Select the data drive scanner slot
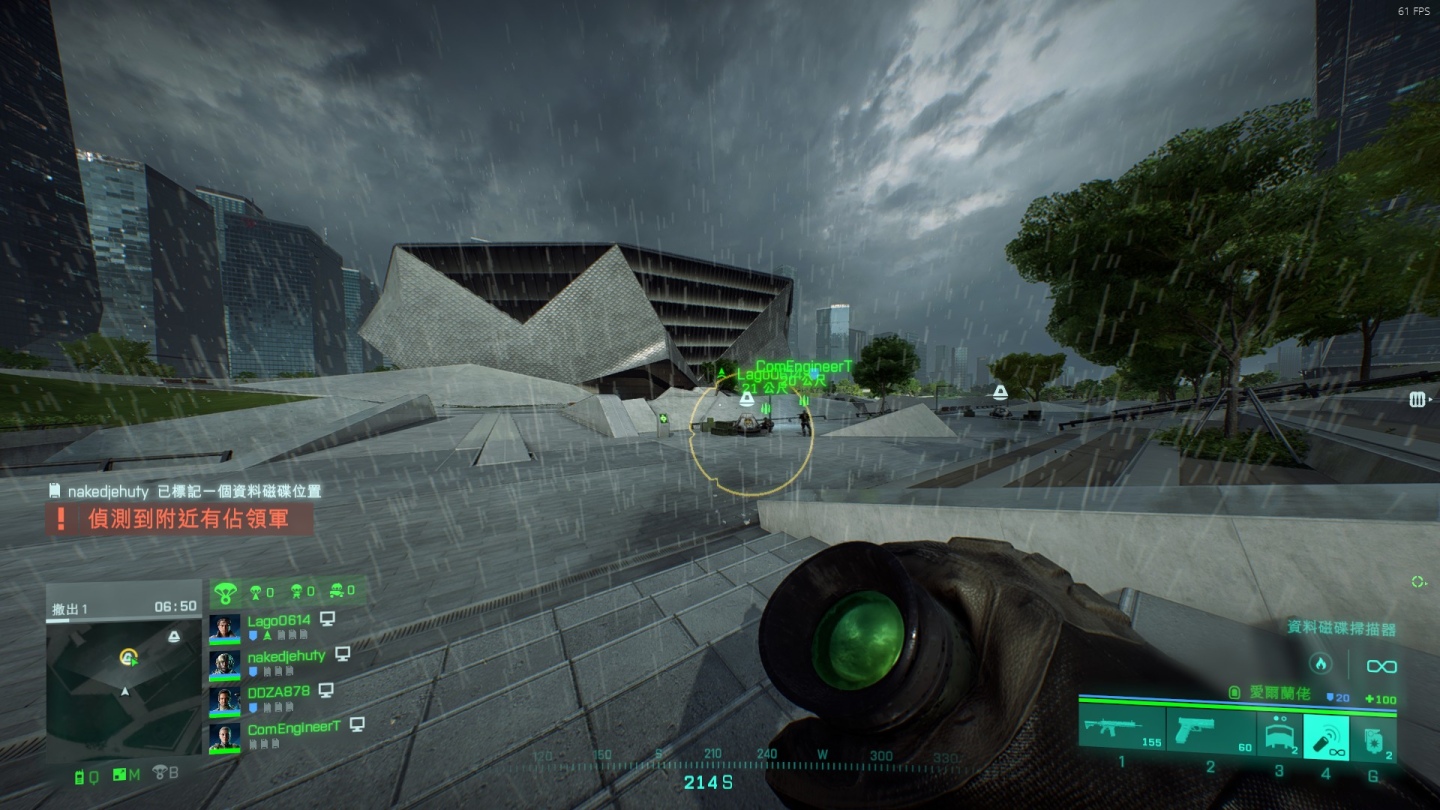Image resolution: width=1440 pixels, height=810 pixels. (x=1327, y=734)
